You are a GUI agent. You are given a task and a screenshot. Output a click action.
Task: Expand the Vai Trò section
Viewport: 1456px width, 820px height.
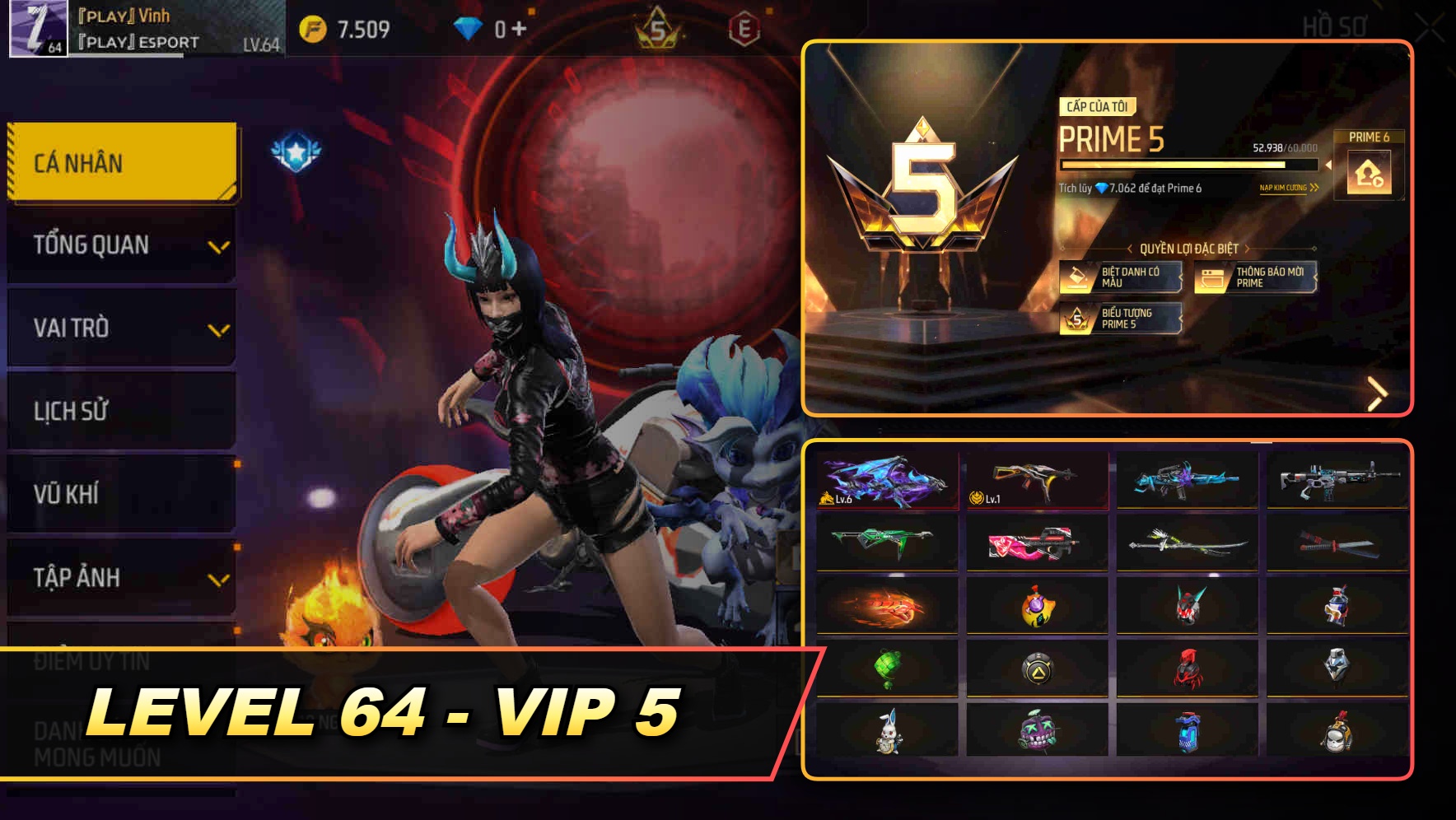121,328
